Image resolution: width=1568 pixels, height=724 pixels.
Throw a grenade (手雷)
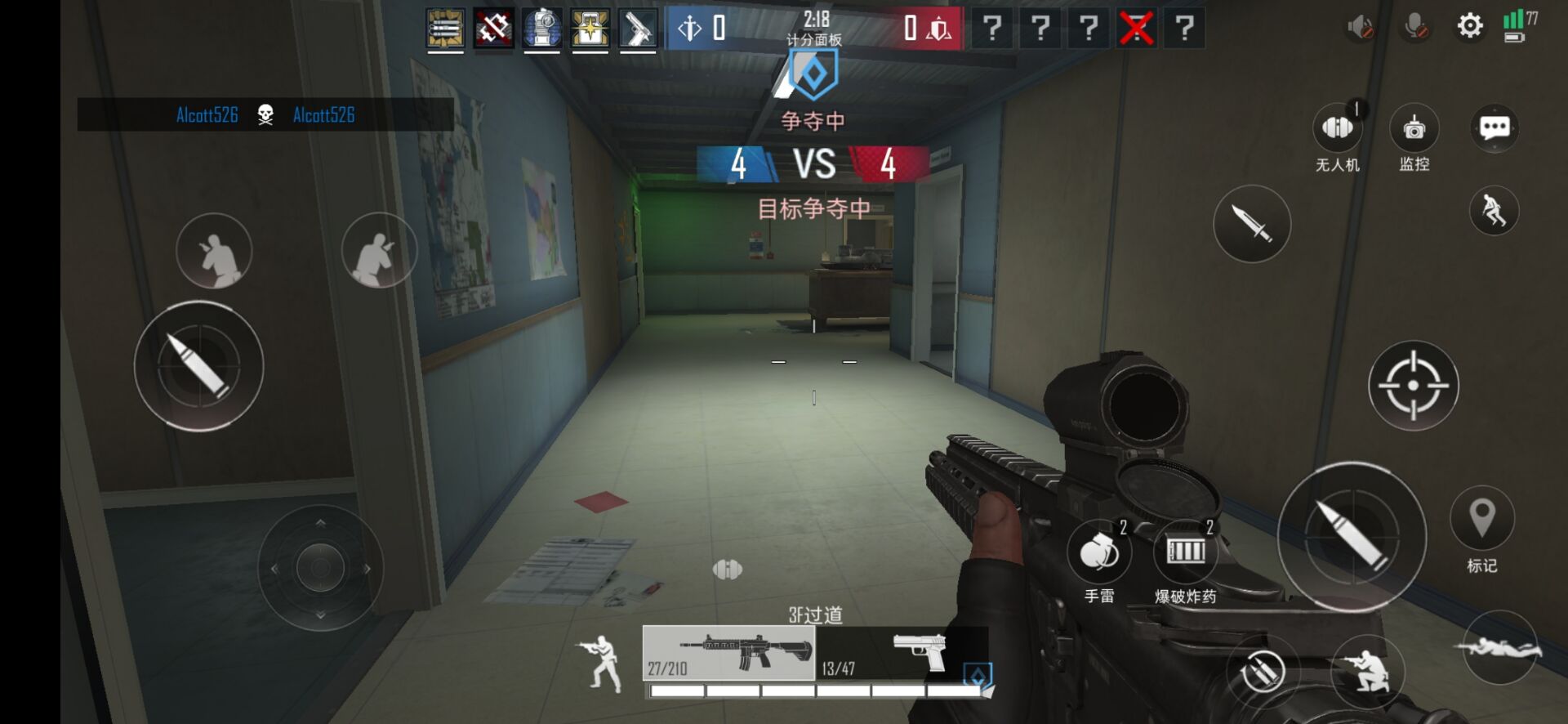click(1098, 553)
